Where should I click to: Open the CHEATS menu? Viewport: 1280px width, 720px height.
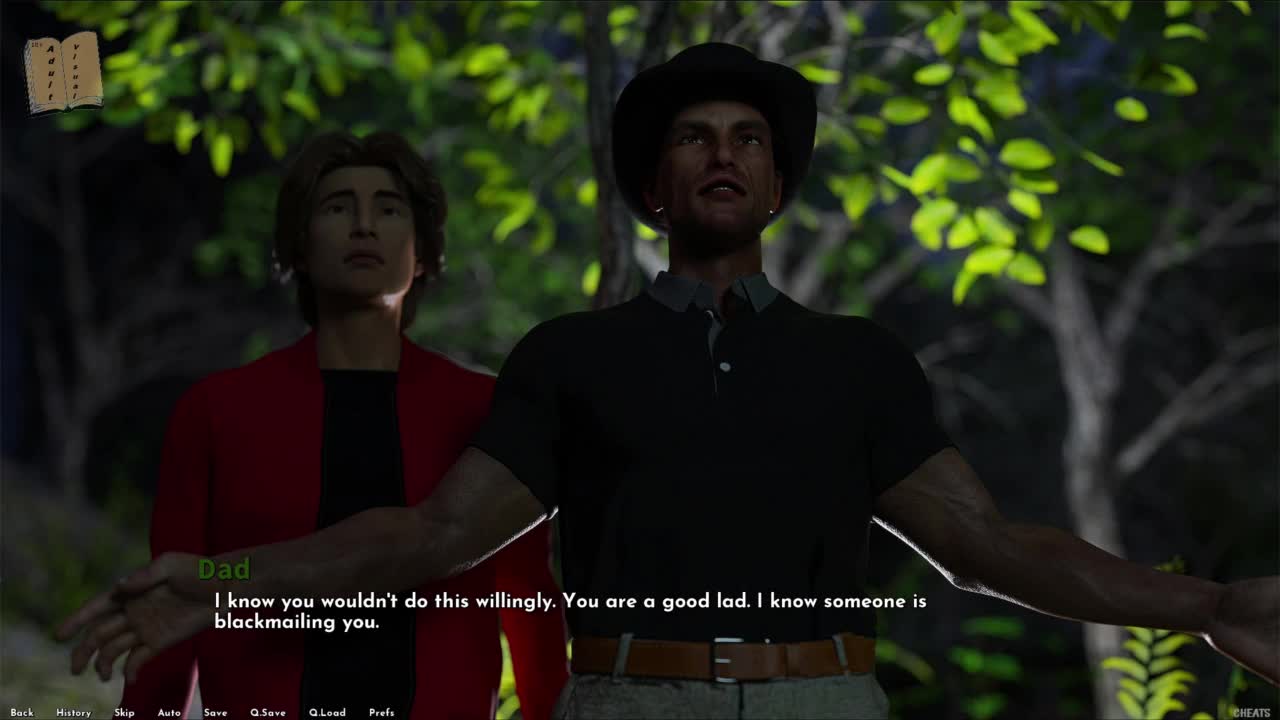[x=1250, y=713]
